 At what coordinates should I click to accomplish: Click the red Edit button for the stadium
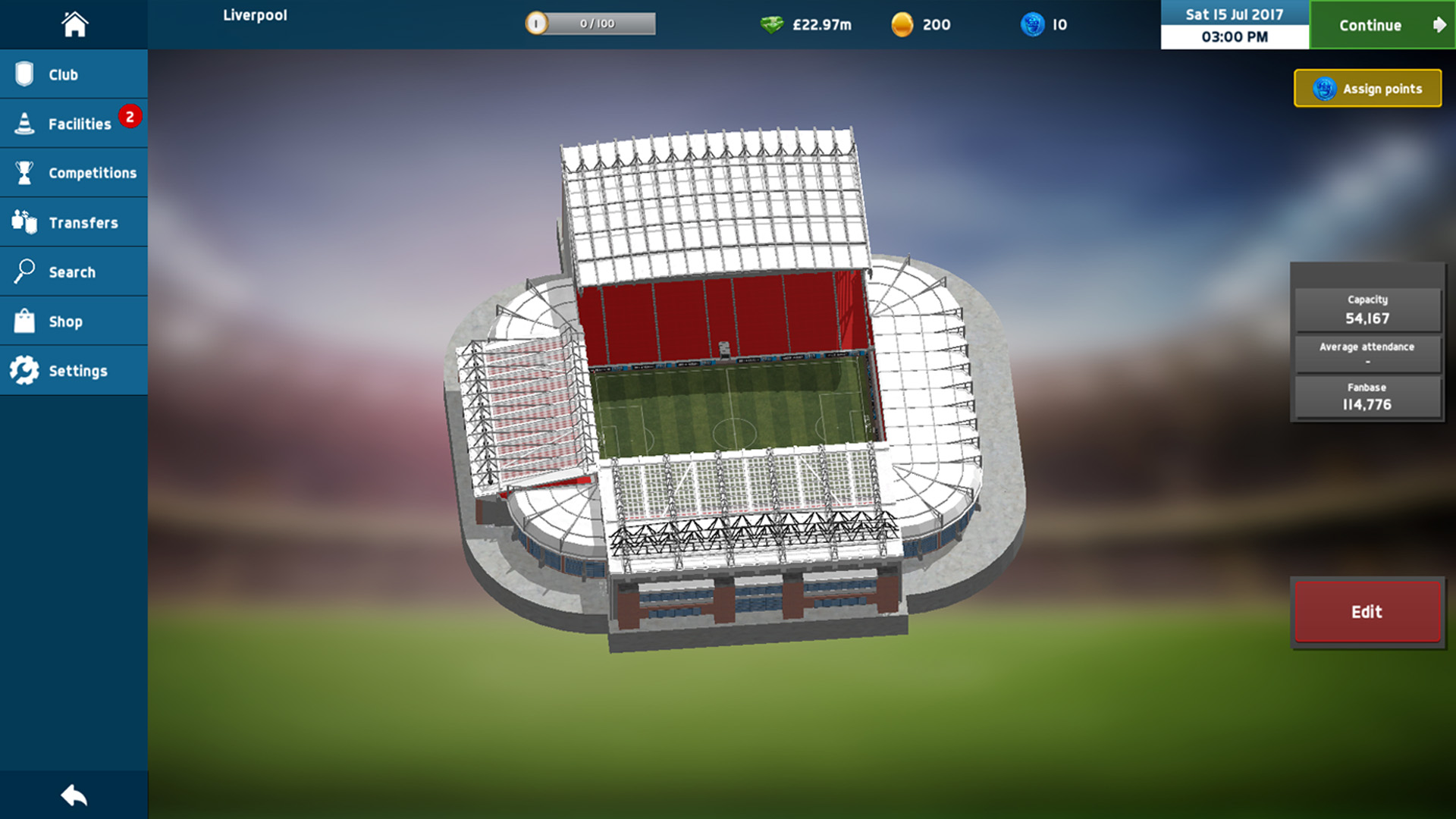pos(1367,612)
